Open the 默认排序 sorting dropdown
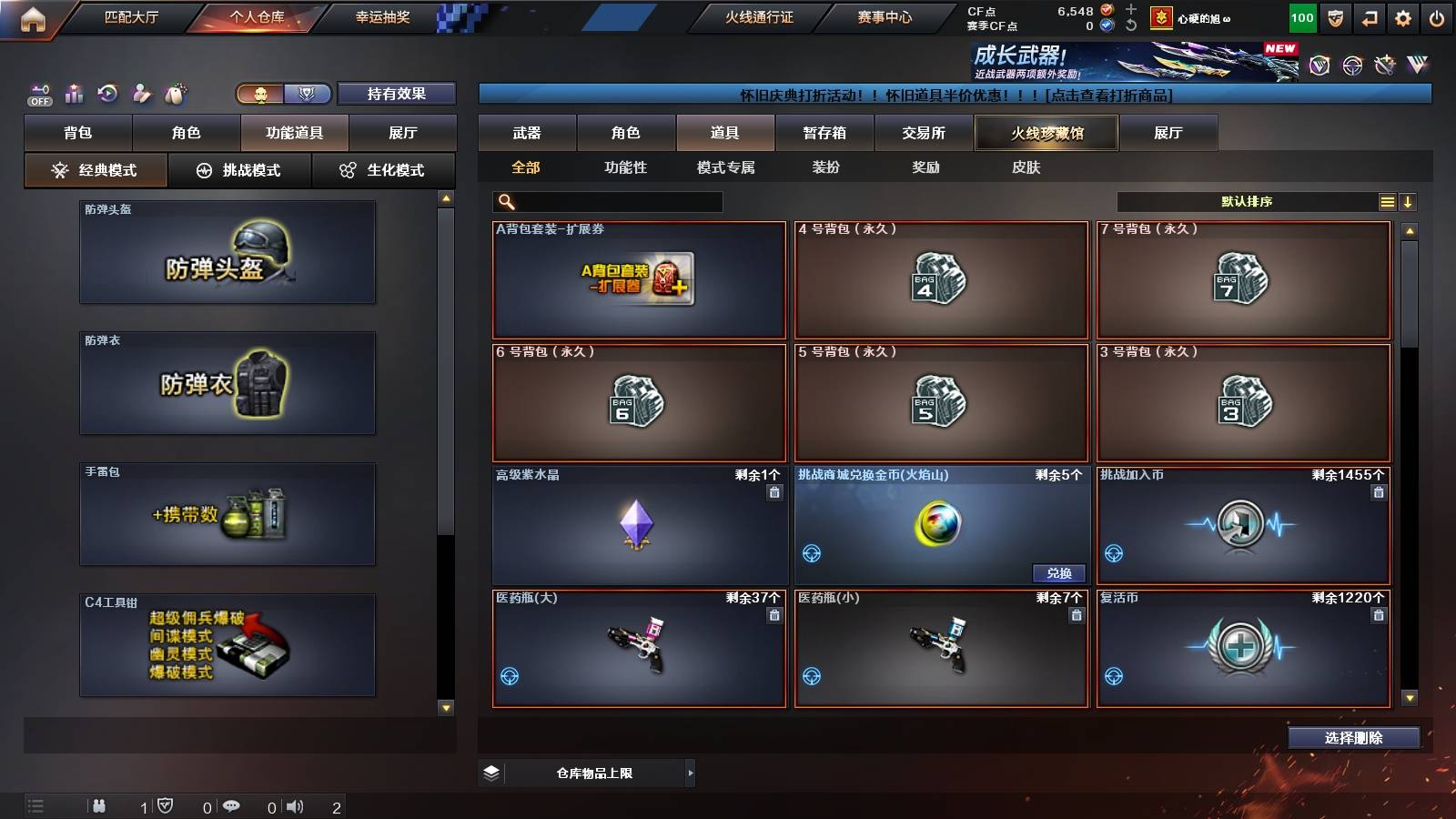The image size is (1456, 819). (x=1247, y=201)
